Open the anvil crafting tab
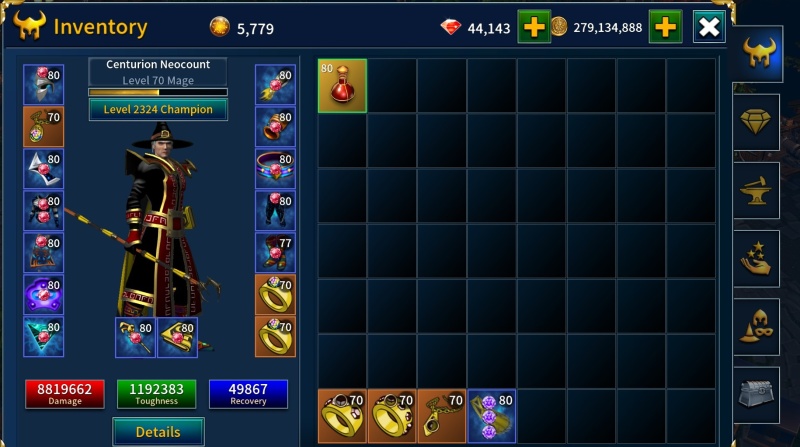800x447 pixels. [756, 189]
